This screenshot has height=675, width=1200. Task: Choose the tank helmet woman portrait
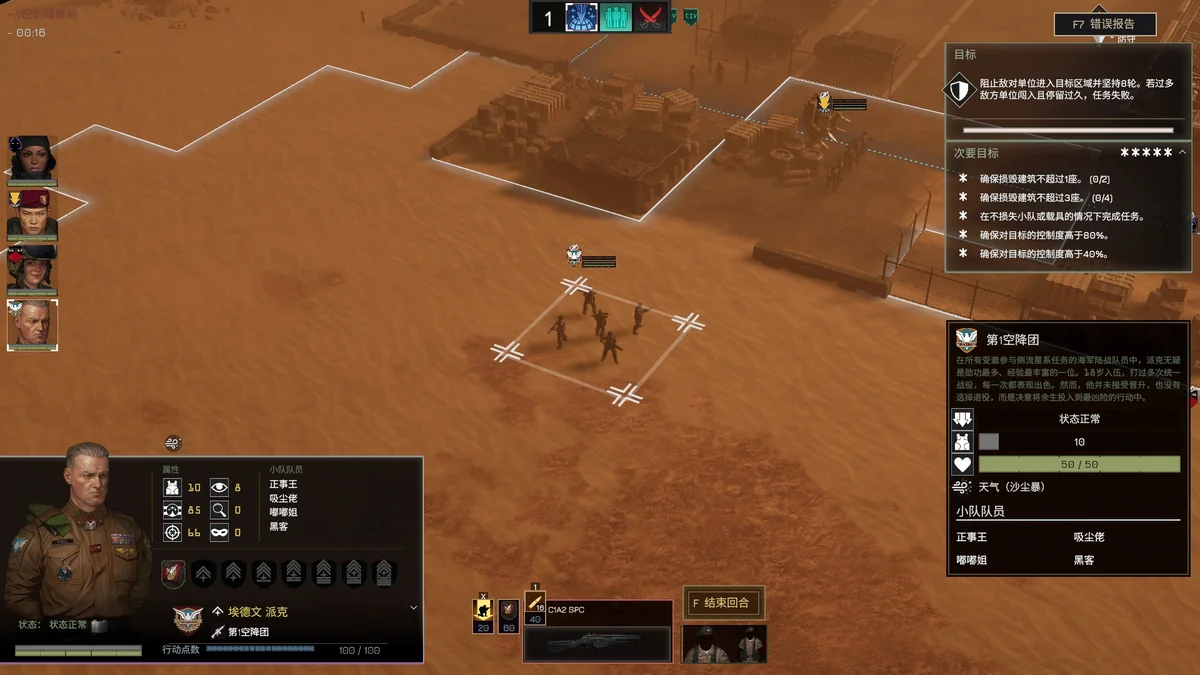[33, 267]
